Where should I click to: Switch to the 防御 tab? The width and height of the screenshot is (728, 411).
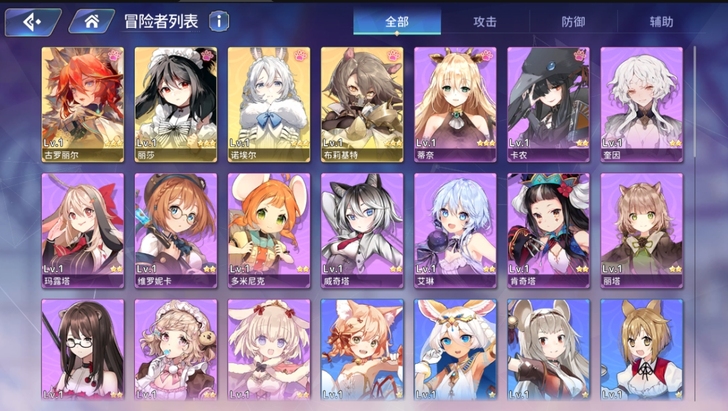tap(574, 21)
